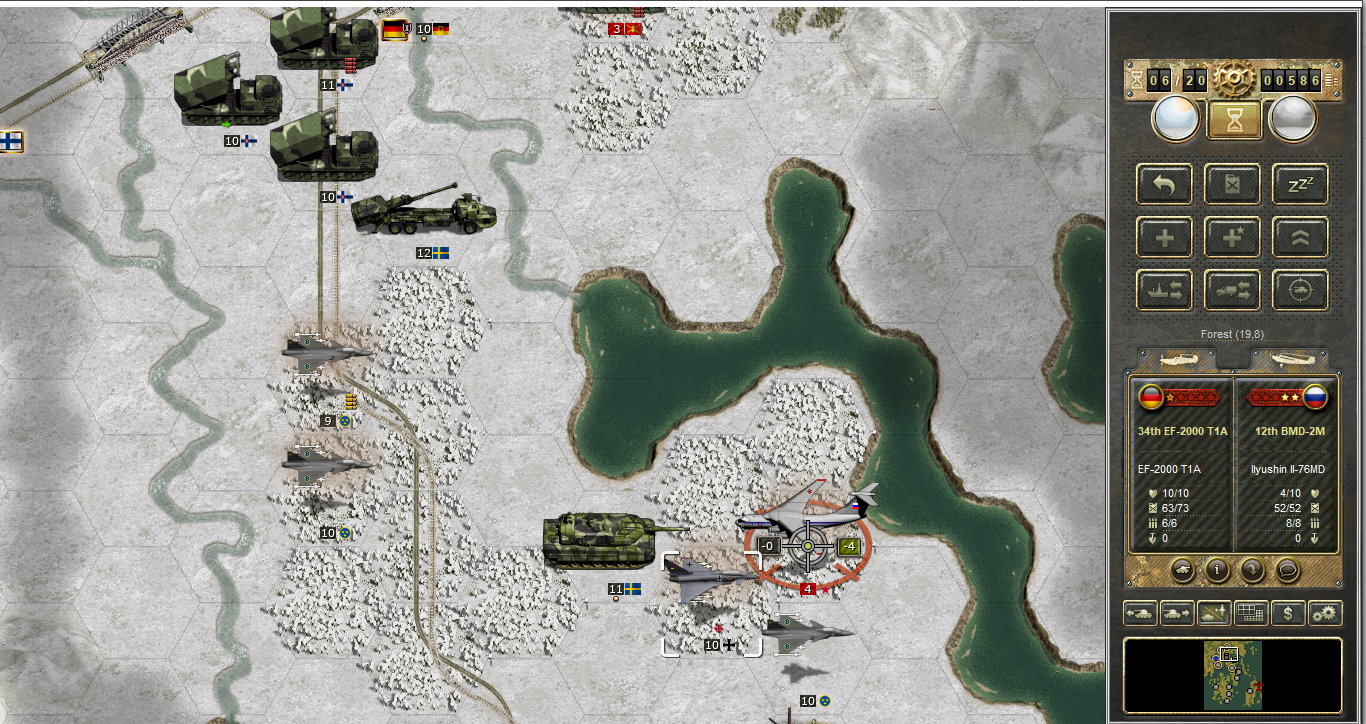The width and height of the screenshot is (1366, 724).
Task: Select previous unit (tank with left arrow)
Action: (x=1141, y=612)
